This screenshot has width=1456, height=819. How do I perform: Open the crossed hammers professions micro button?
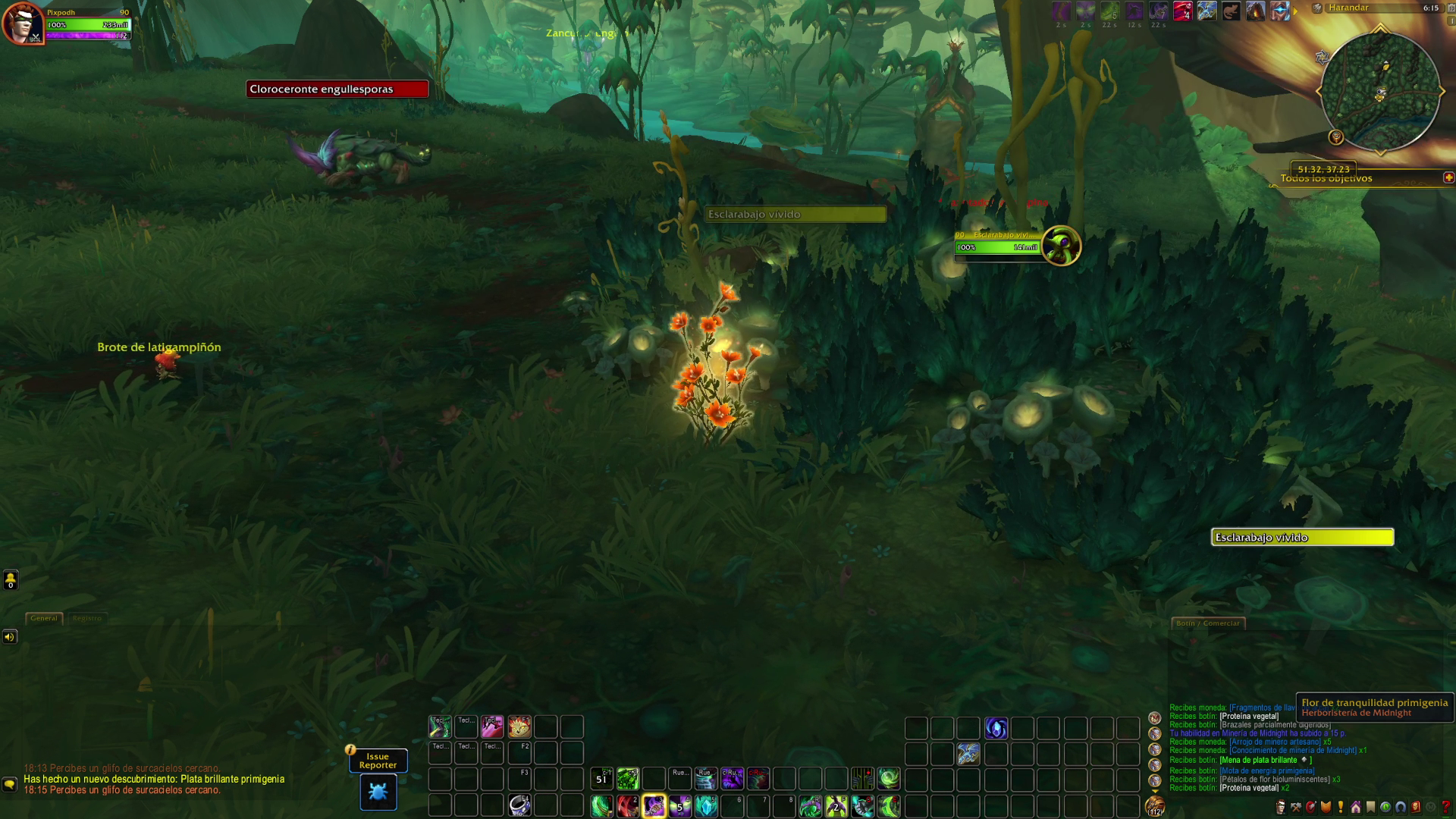(x=1296, y=807)
